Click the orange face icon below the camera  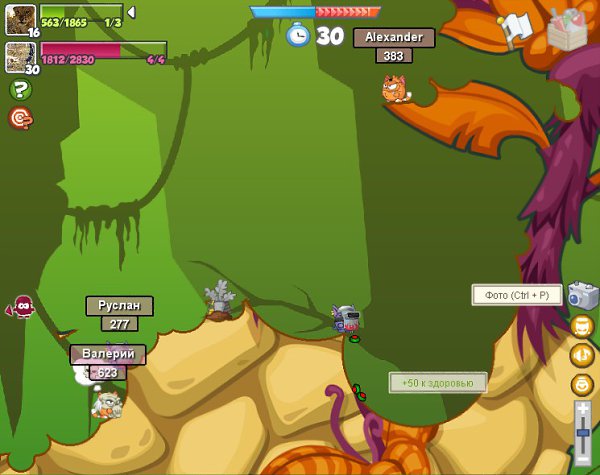tap(582, 326)
